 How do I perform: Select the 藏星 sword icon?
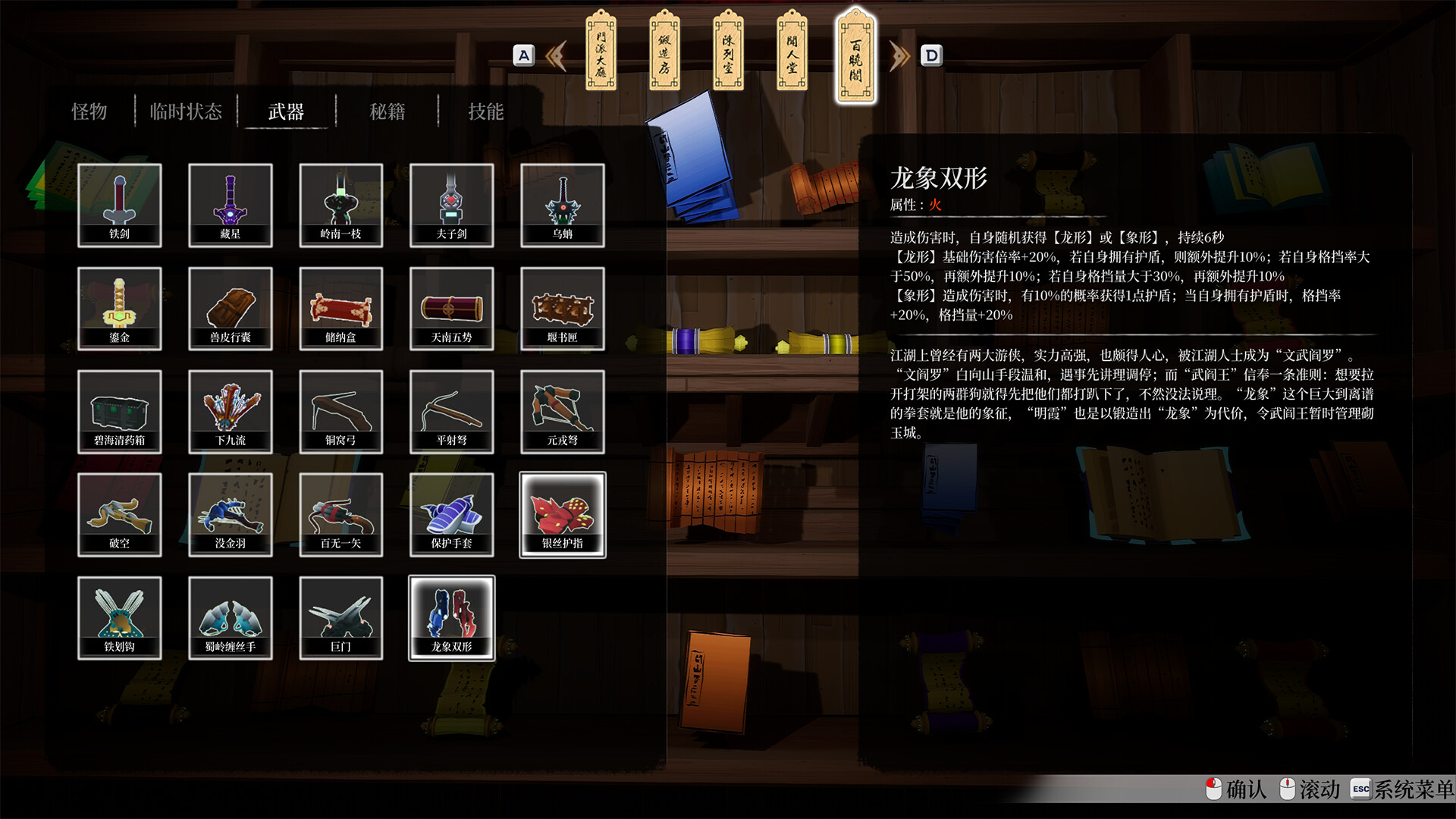(231, 205)
